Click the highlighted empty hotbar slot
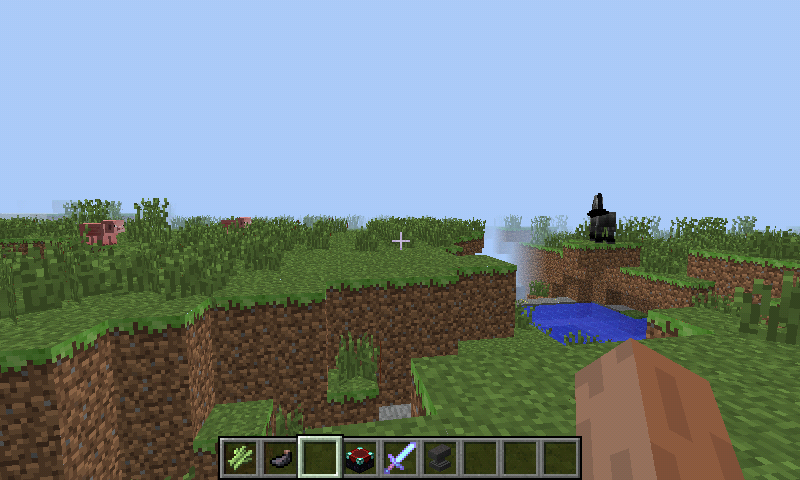The height and width of the screenshot is (480, 800). [x=320, y=458]
